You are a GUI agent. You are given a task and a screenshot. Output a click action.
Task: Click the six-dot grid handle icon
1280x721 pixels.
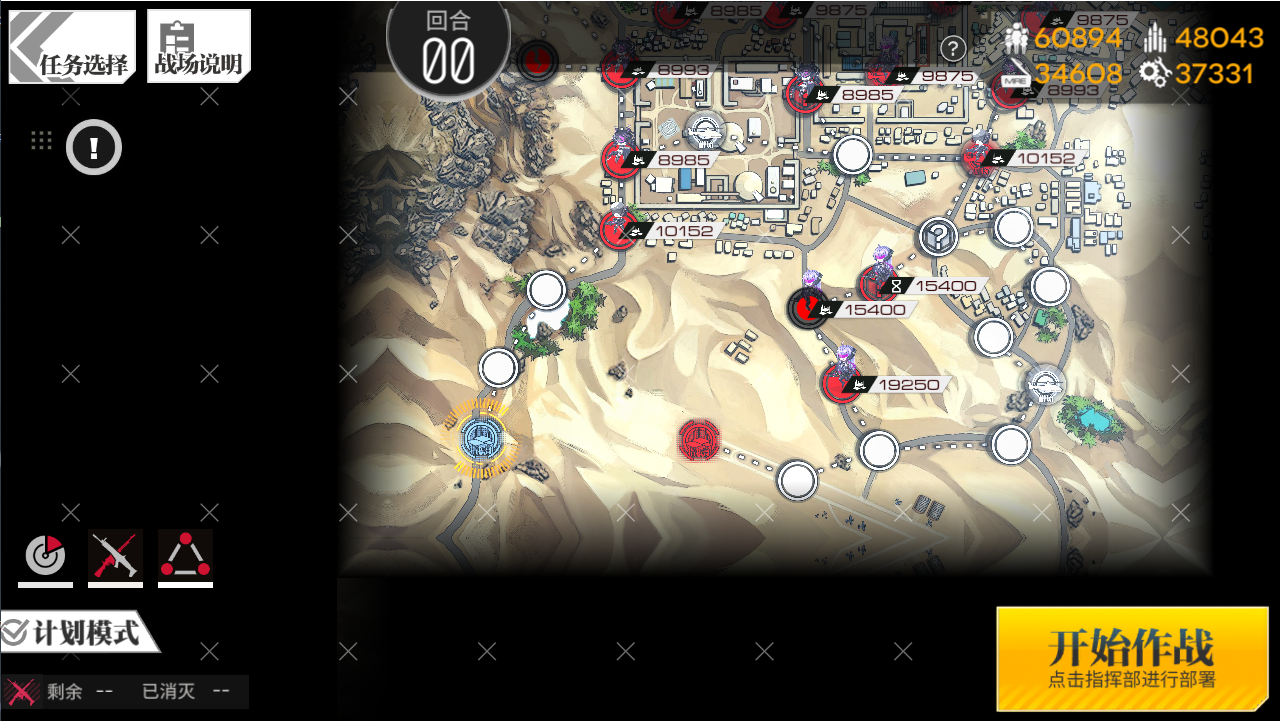[x=41, y=140]
